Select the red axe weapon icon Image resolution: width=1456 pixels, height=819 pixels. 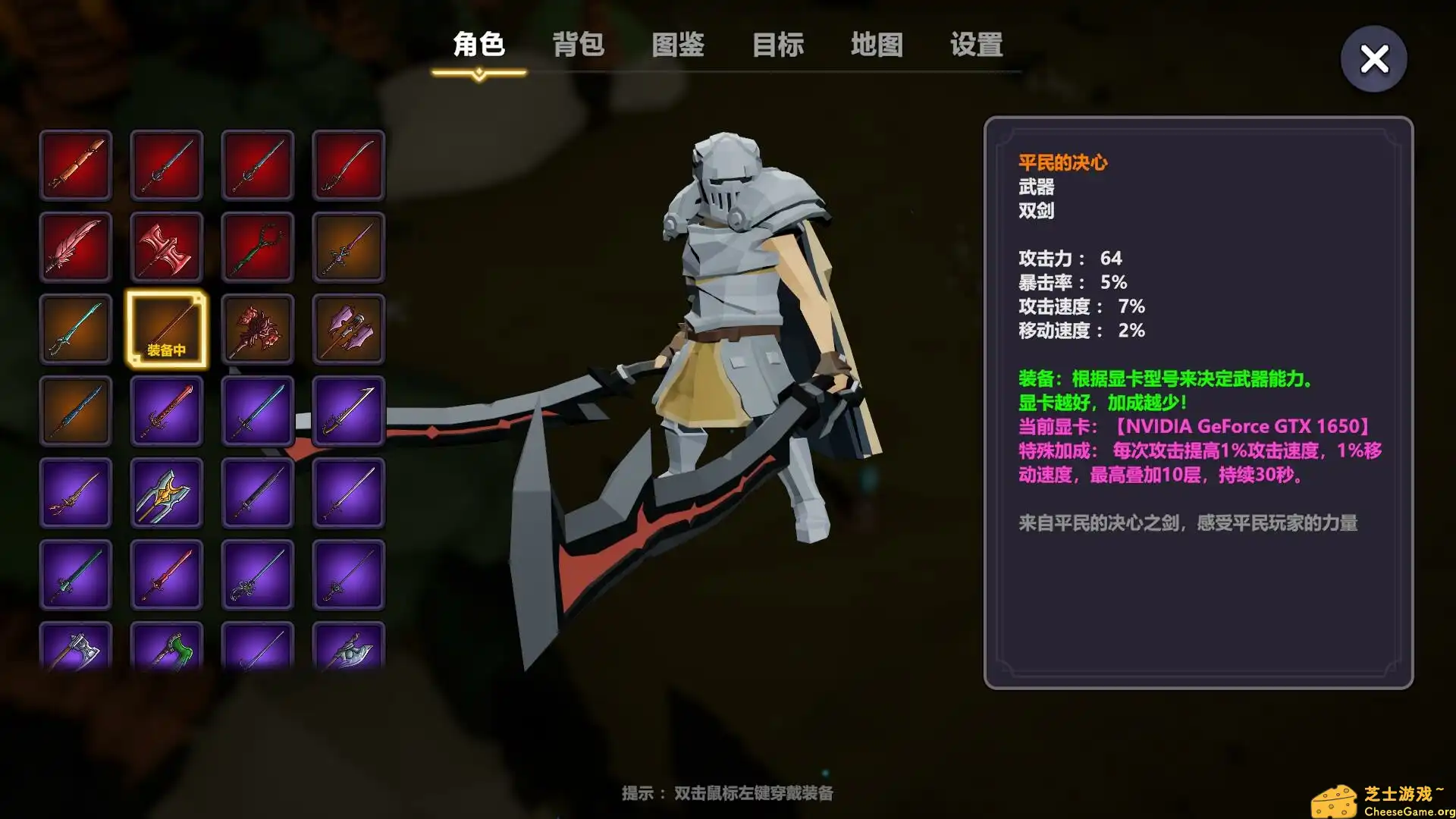(167, 246)
